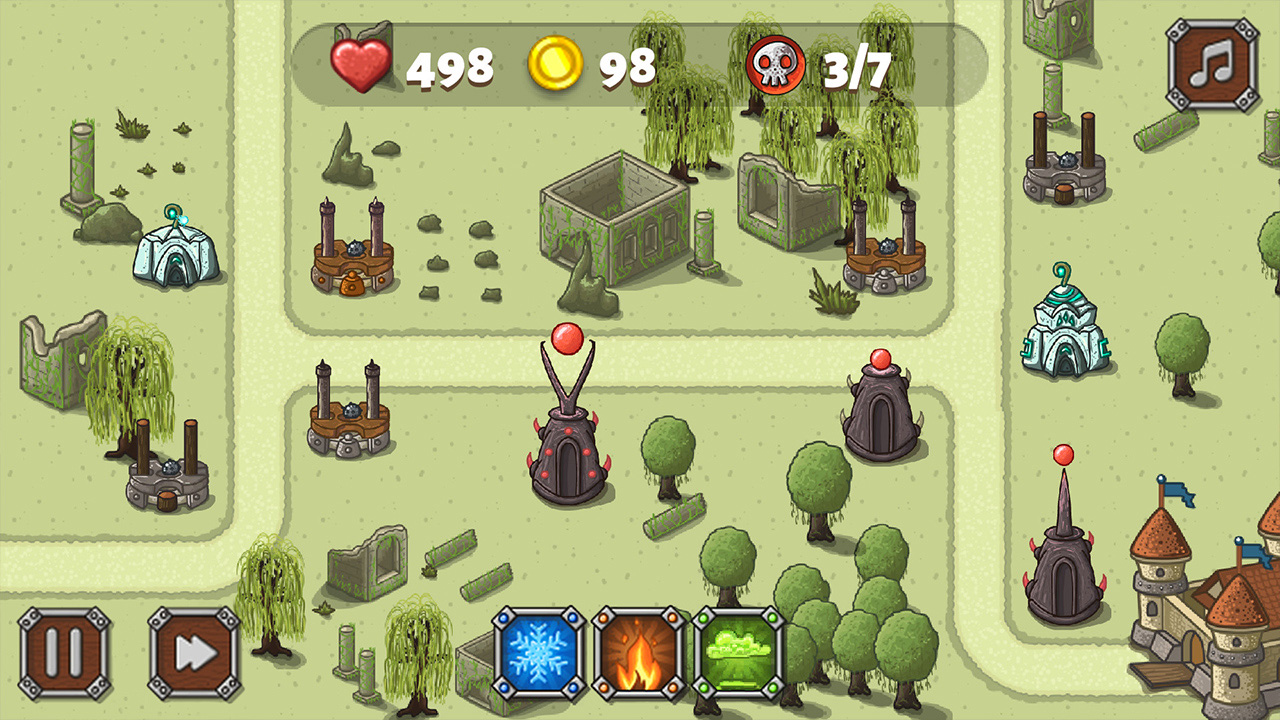Click the red orb atop the tall spire tower
The height and width of the screenshot is (720, 1280).
pyautogui.click(x=1063, y=455)
